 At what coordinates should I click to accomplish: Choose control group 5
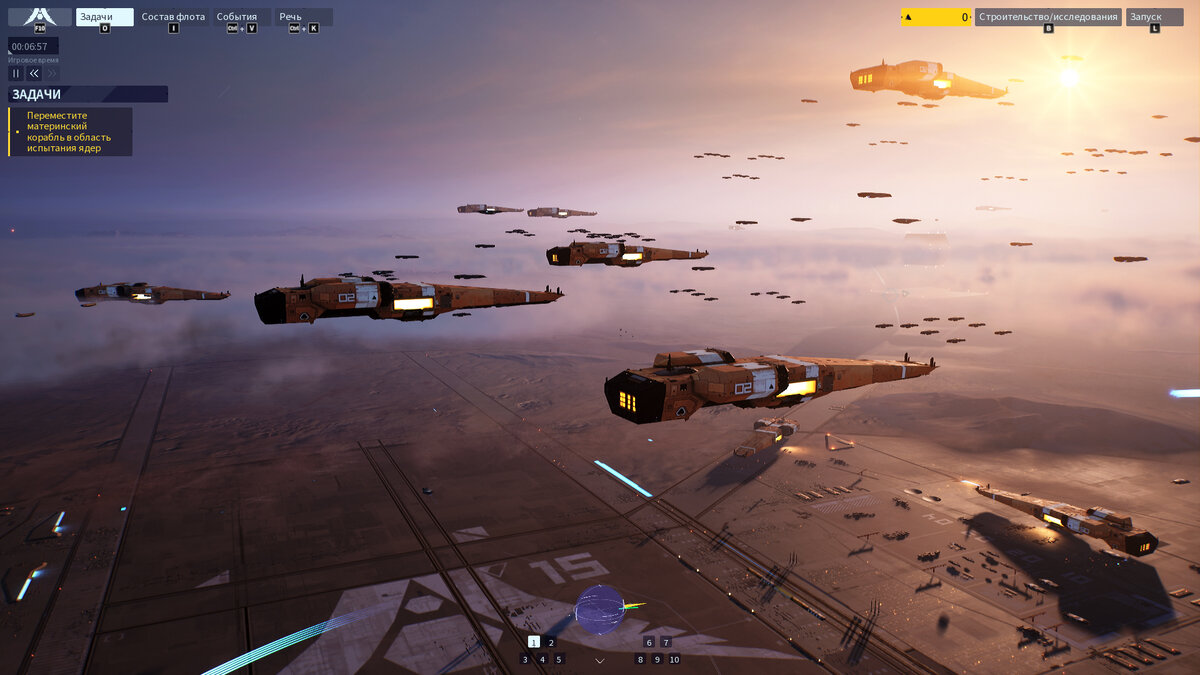[559, 659]
